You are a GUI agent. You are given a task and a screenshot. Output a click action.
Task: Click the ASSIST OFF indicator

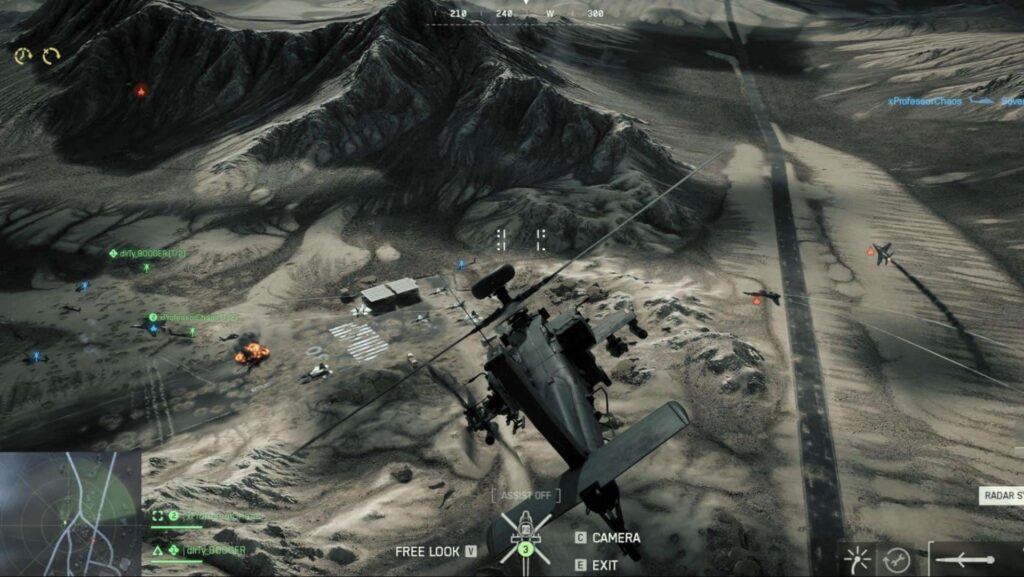pos(526,495)
